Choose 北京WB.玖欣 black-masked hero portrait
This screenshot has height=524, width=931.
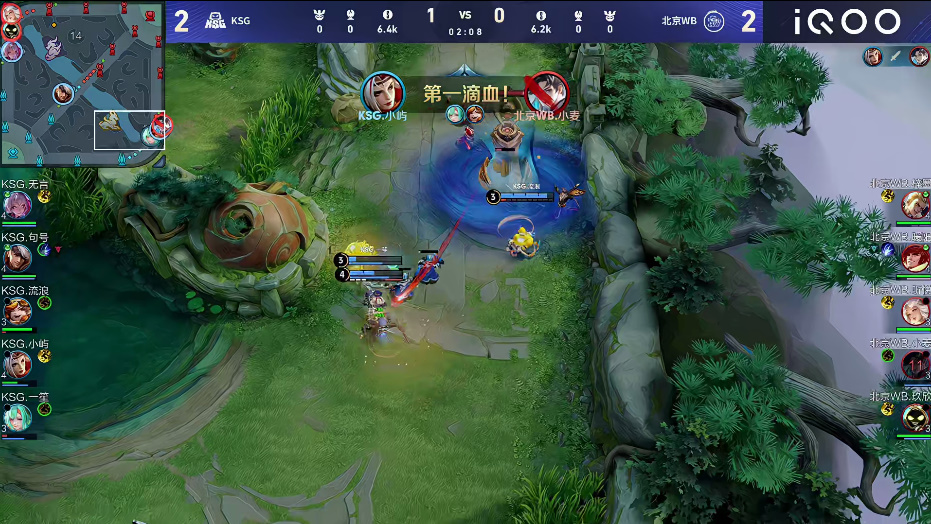915,418
